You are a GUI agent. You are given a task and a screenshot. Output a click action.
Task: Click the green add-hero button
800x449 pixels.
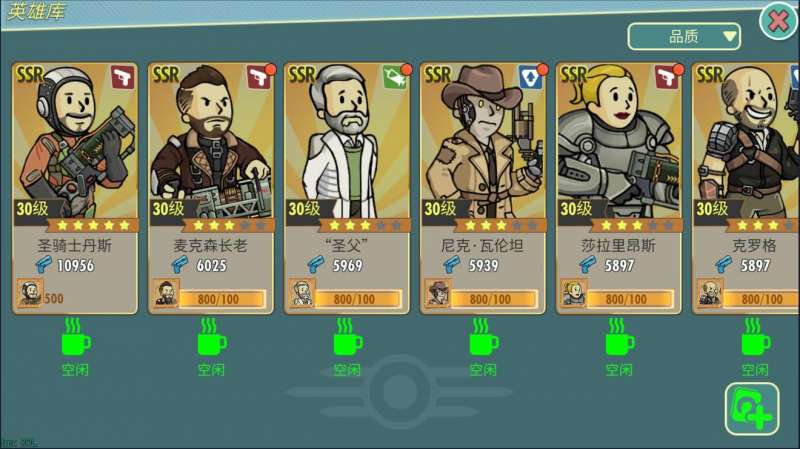click(x=751, y=408)
